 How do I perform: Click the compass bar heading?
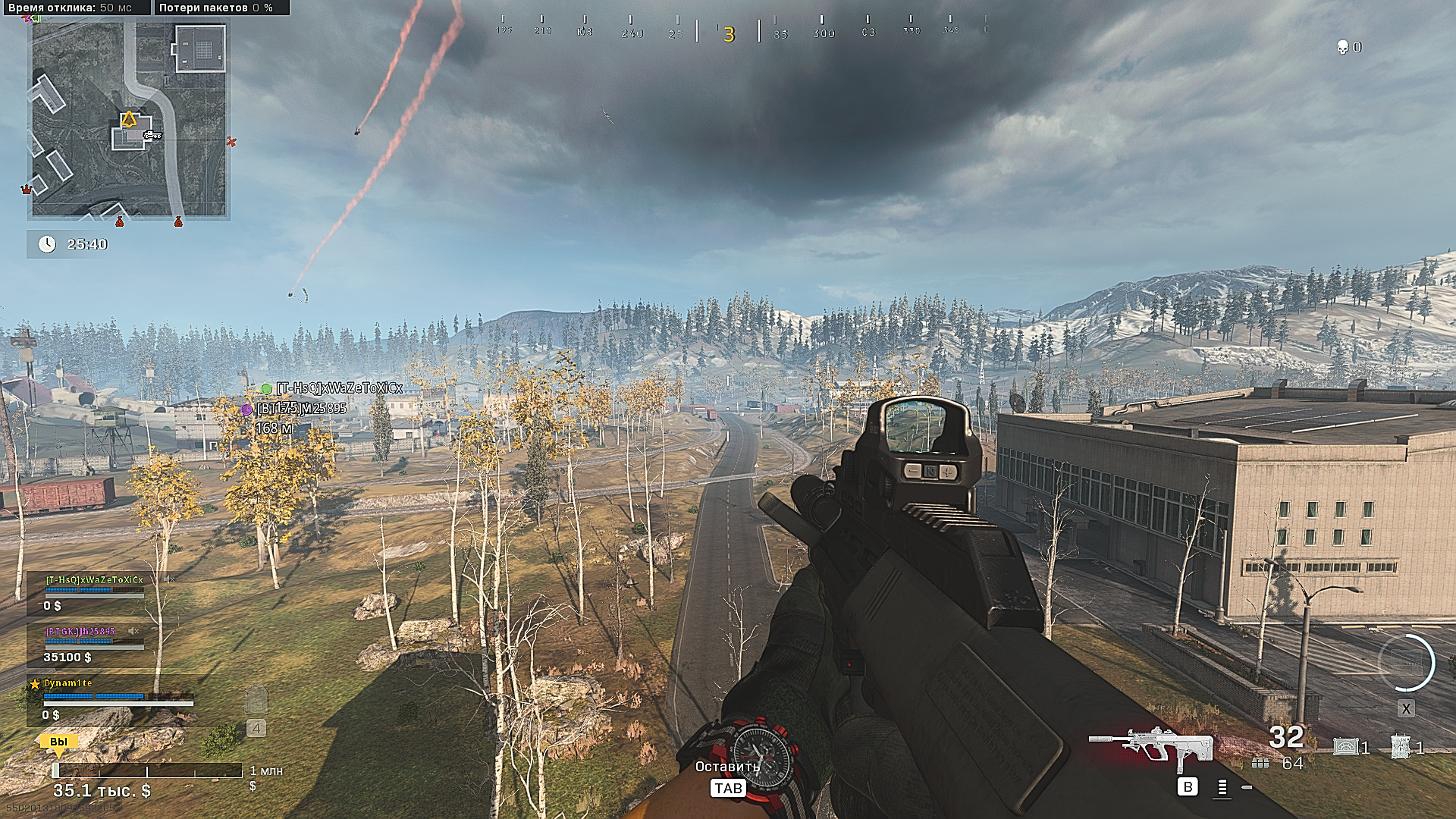[729, 33]
